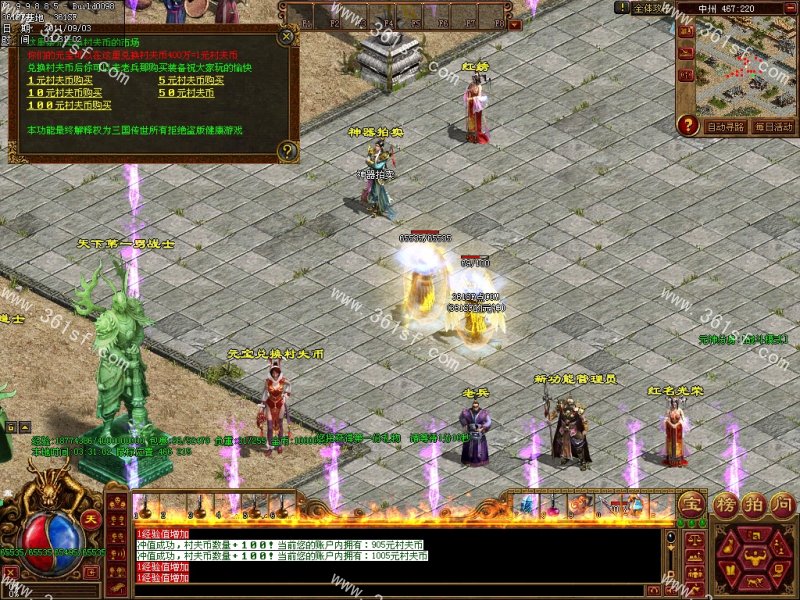This screenshot has height=600, width=800.
Task: Open the 每日活动 daily events button
Action: click(x=773, y=127)
